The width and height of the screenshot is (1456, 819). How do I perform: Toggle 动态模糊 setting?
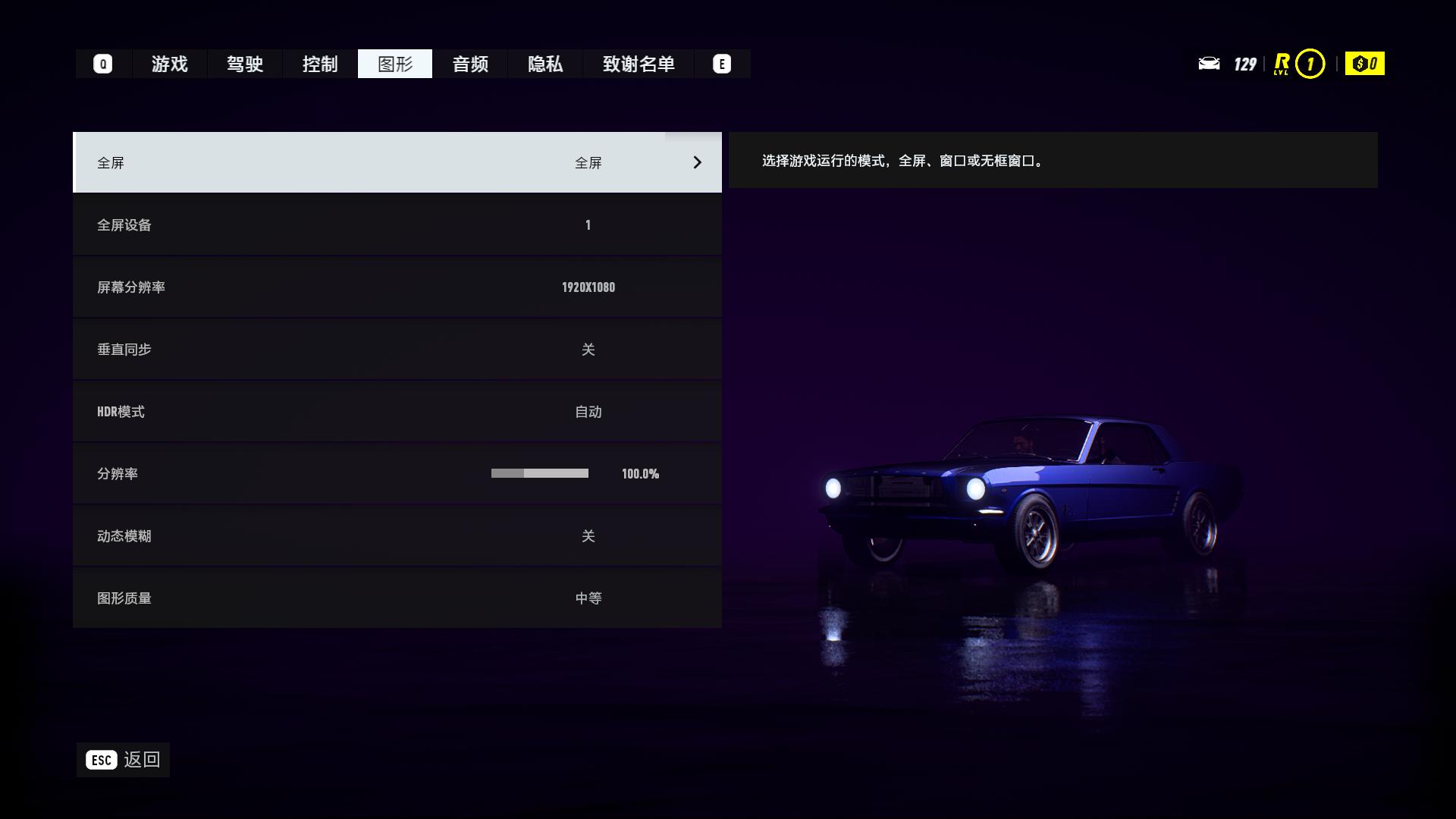(397, 535)
